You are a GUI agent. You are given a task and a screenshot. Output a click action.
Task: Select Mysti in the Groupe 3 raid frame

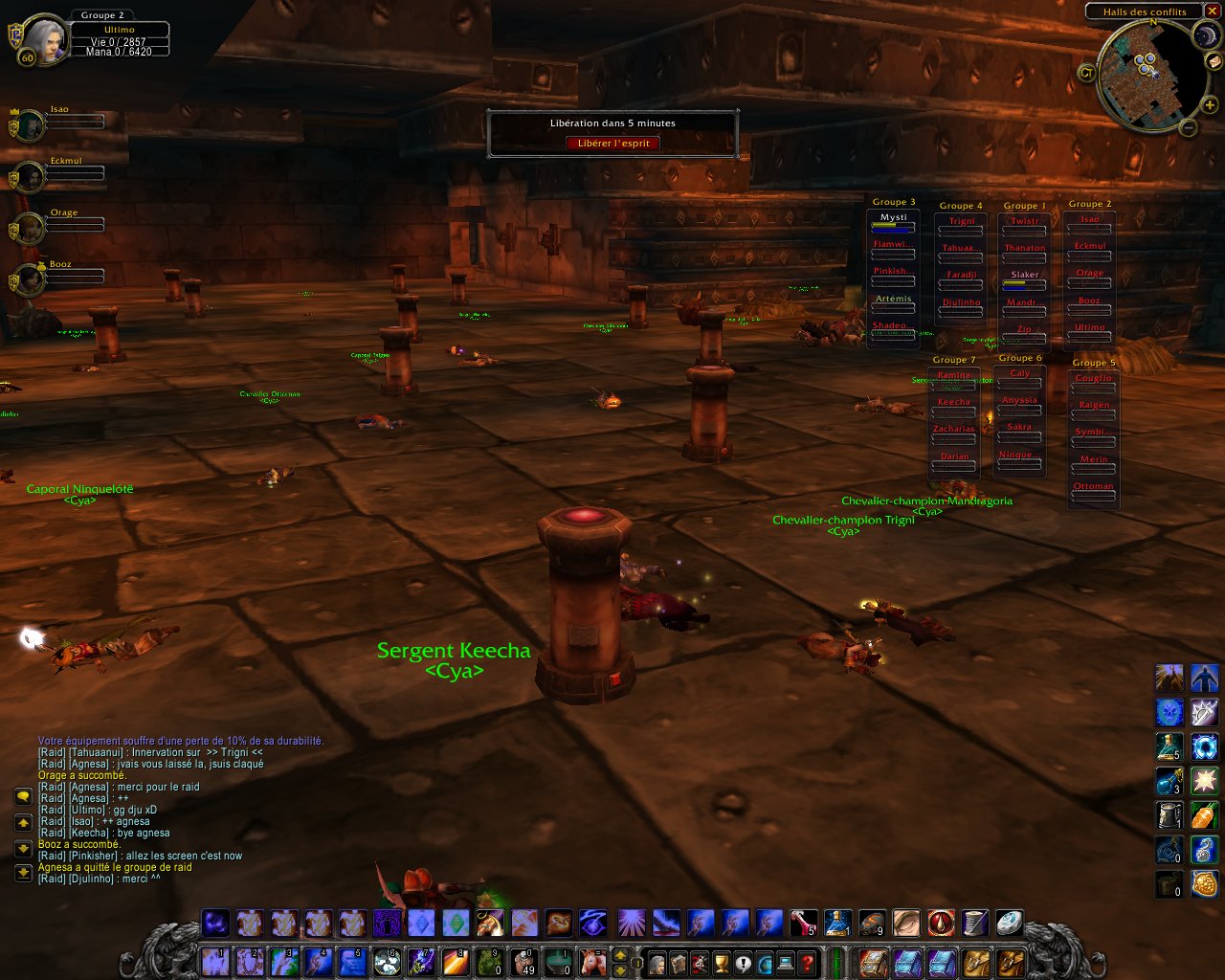893,223
